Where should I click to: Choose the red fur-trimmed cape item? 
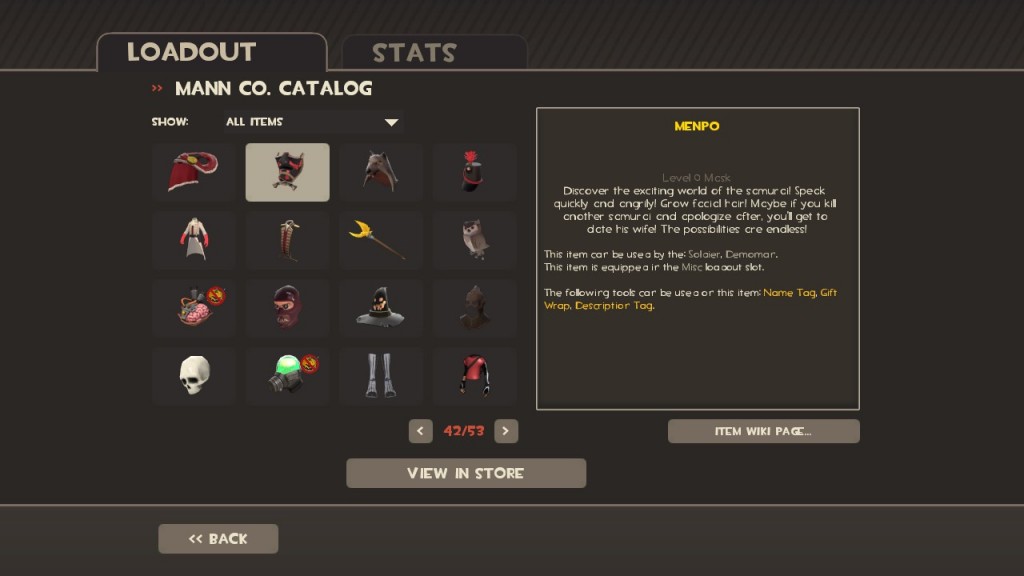(193, 172)
